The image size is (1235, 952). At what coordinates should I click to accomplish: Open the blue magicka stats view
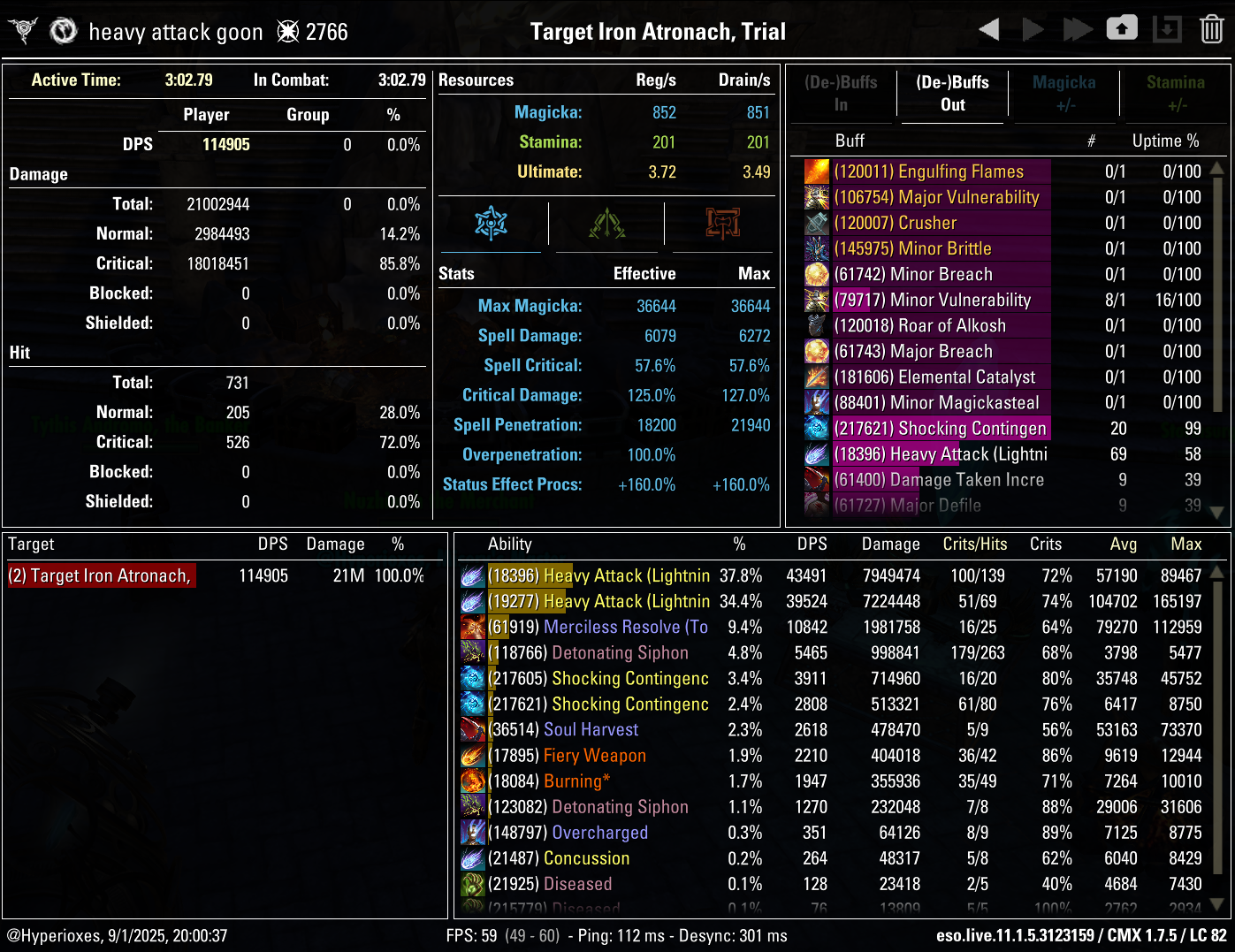(x=490, y=224)
